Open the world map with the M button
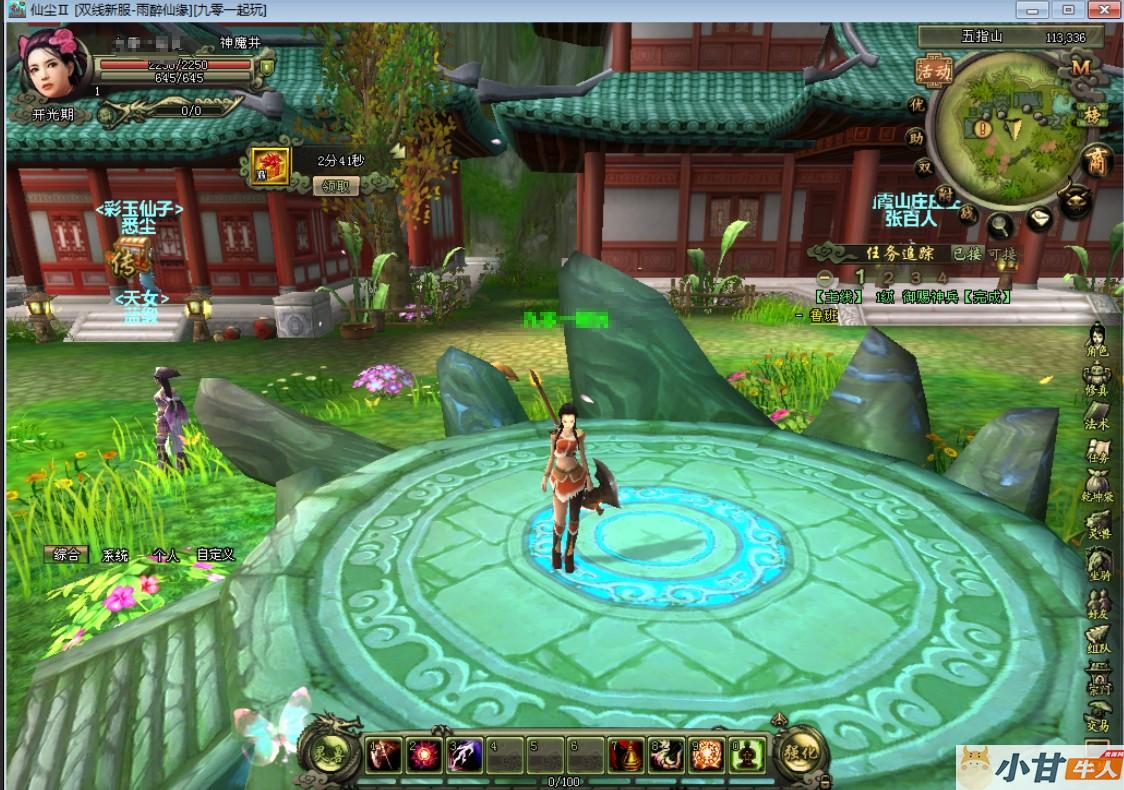This screenshot has width=1124, height=790. 1080,68
